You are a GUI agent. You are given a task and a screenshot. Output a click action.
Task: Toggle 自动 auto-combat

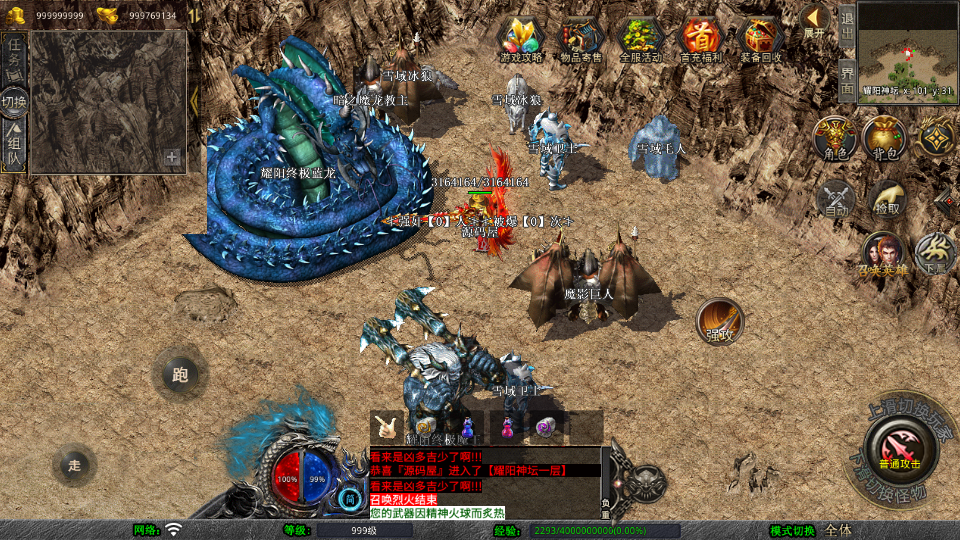click(836, 198)
